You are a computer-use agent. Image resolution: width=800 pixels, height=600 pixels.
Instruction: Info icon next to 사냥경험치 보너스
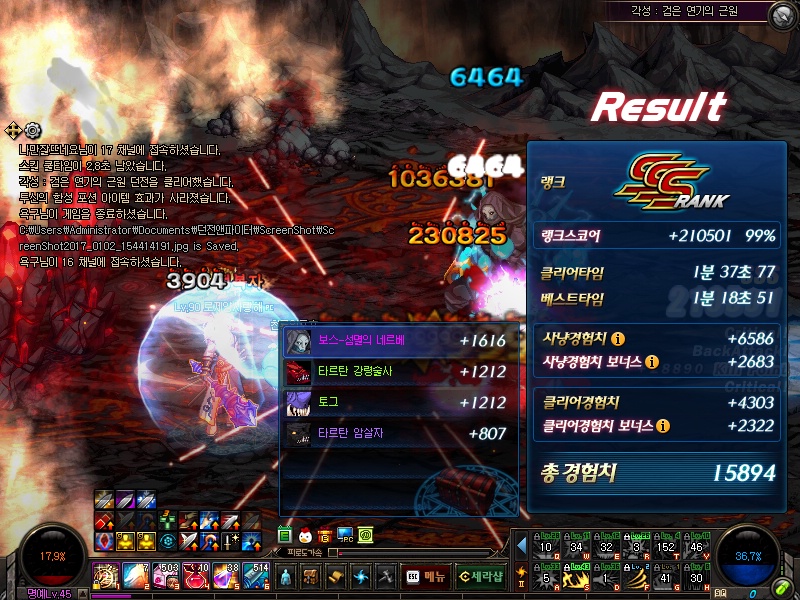[652, 361]
